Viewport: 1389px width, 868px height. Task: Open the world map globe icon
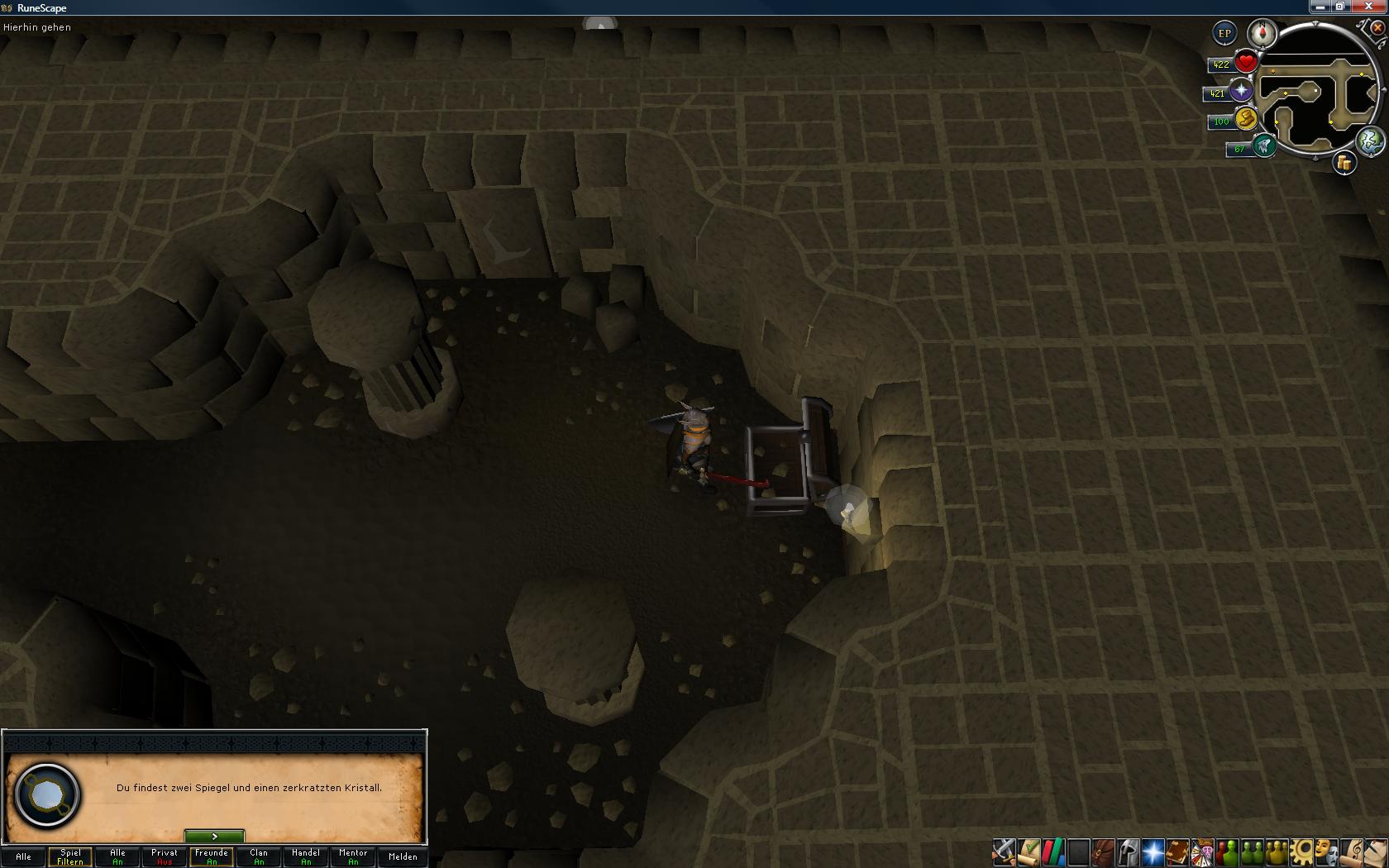pyautogui.click(x=1371, y=141)
